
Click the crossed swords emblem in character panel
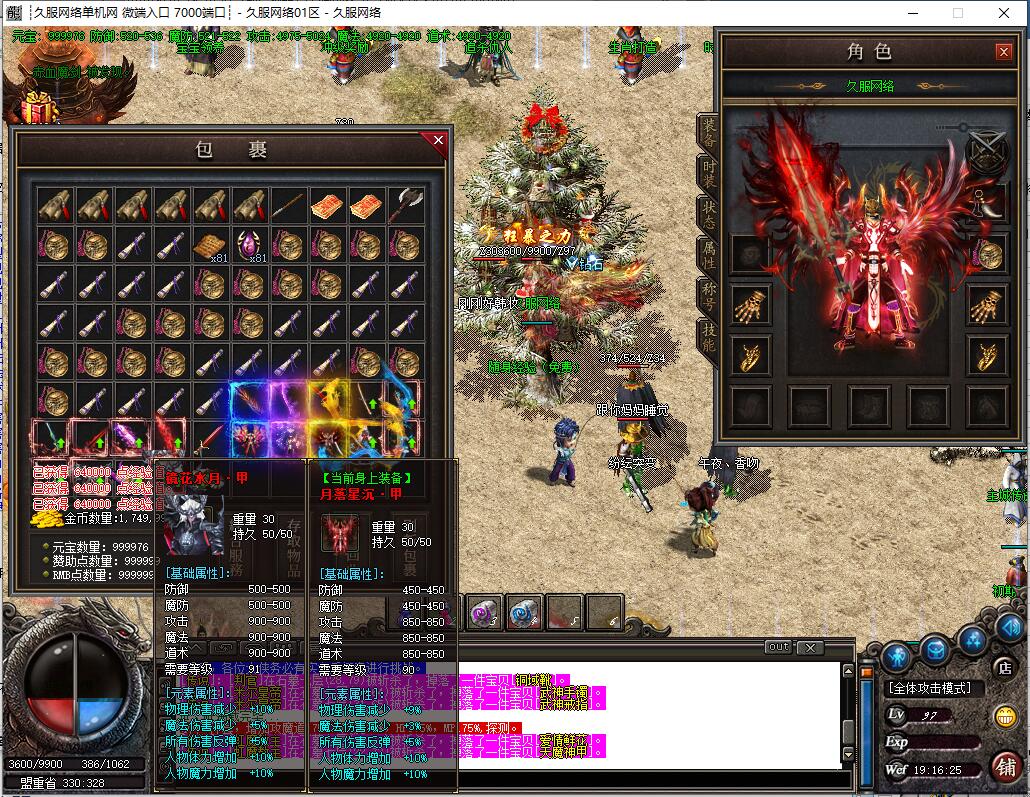(986, 152)
